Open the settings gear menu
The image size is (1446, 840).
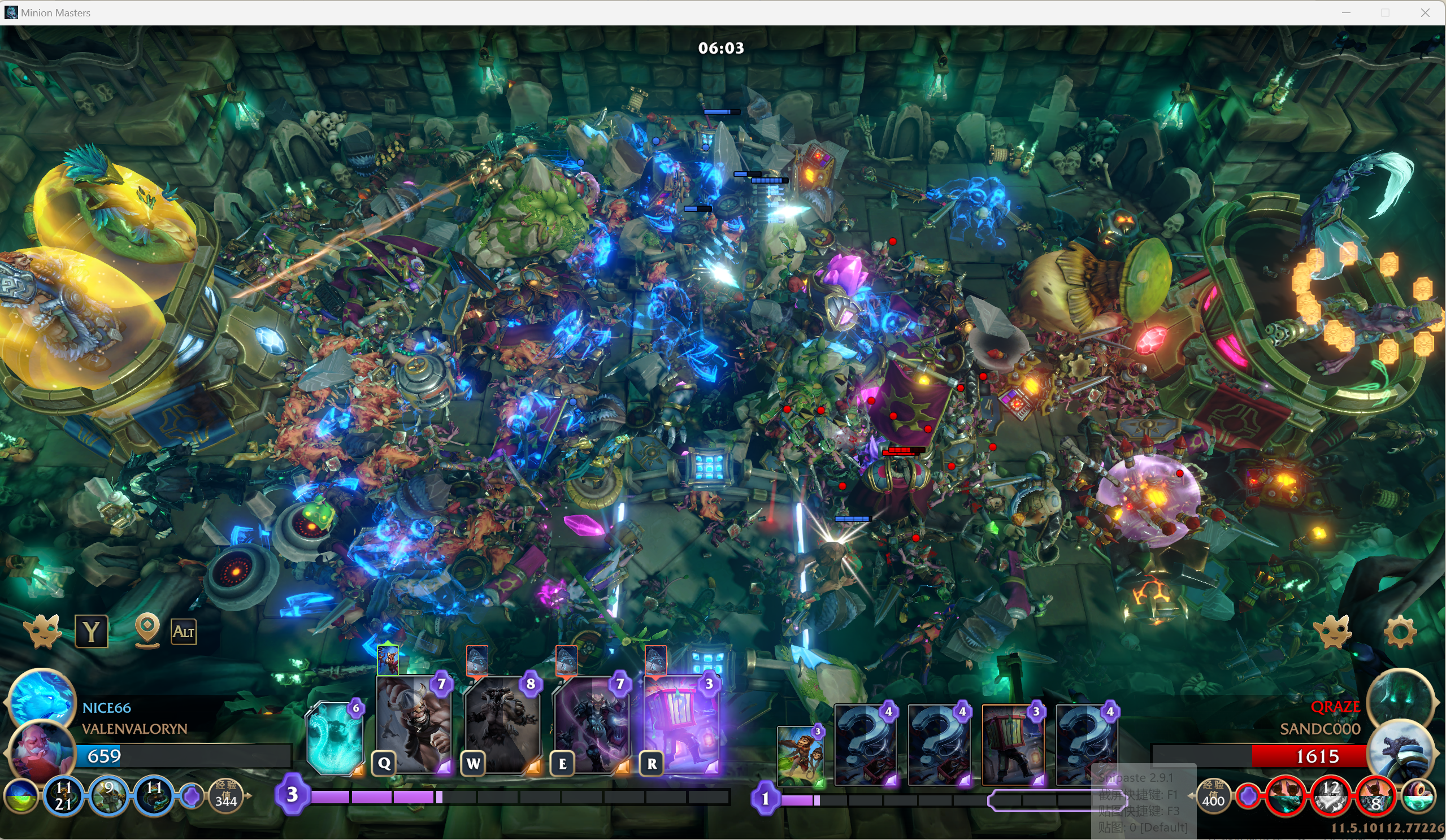1400,632
